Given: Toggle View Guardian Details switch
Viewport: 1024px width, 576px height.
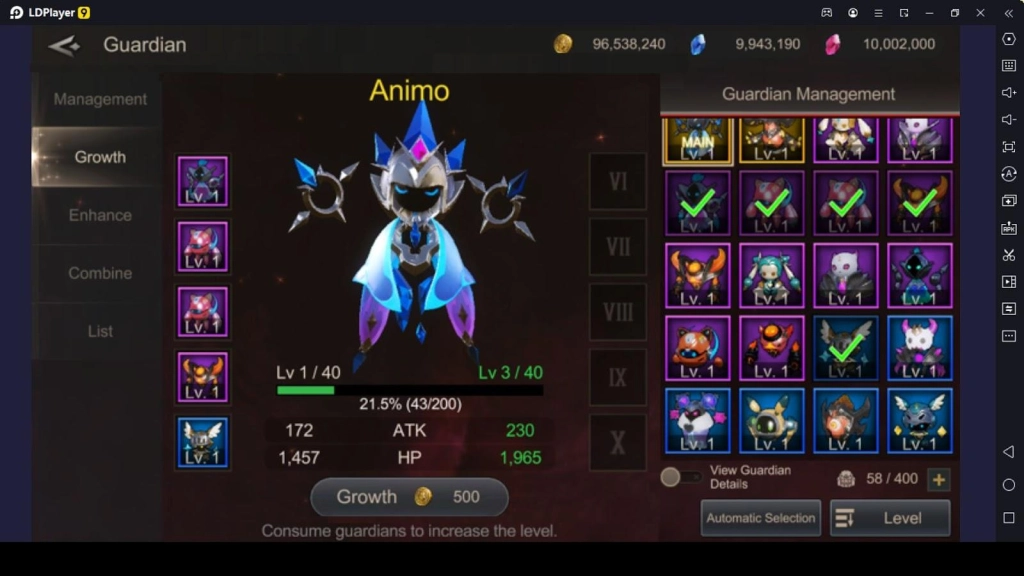Looking at the screenshot, I should (x=680, y=478).
